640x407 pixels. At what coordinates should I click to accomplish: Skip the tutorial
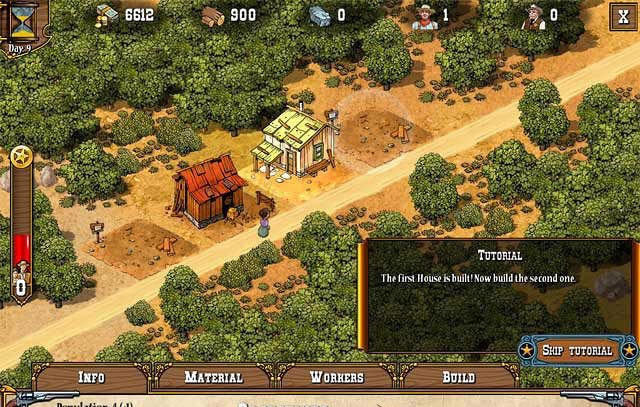(577, 350)
